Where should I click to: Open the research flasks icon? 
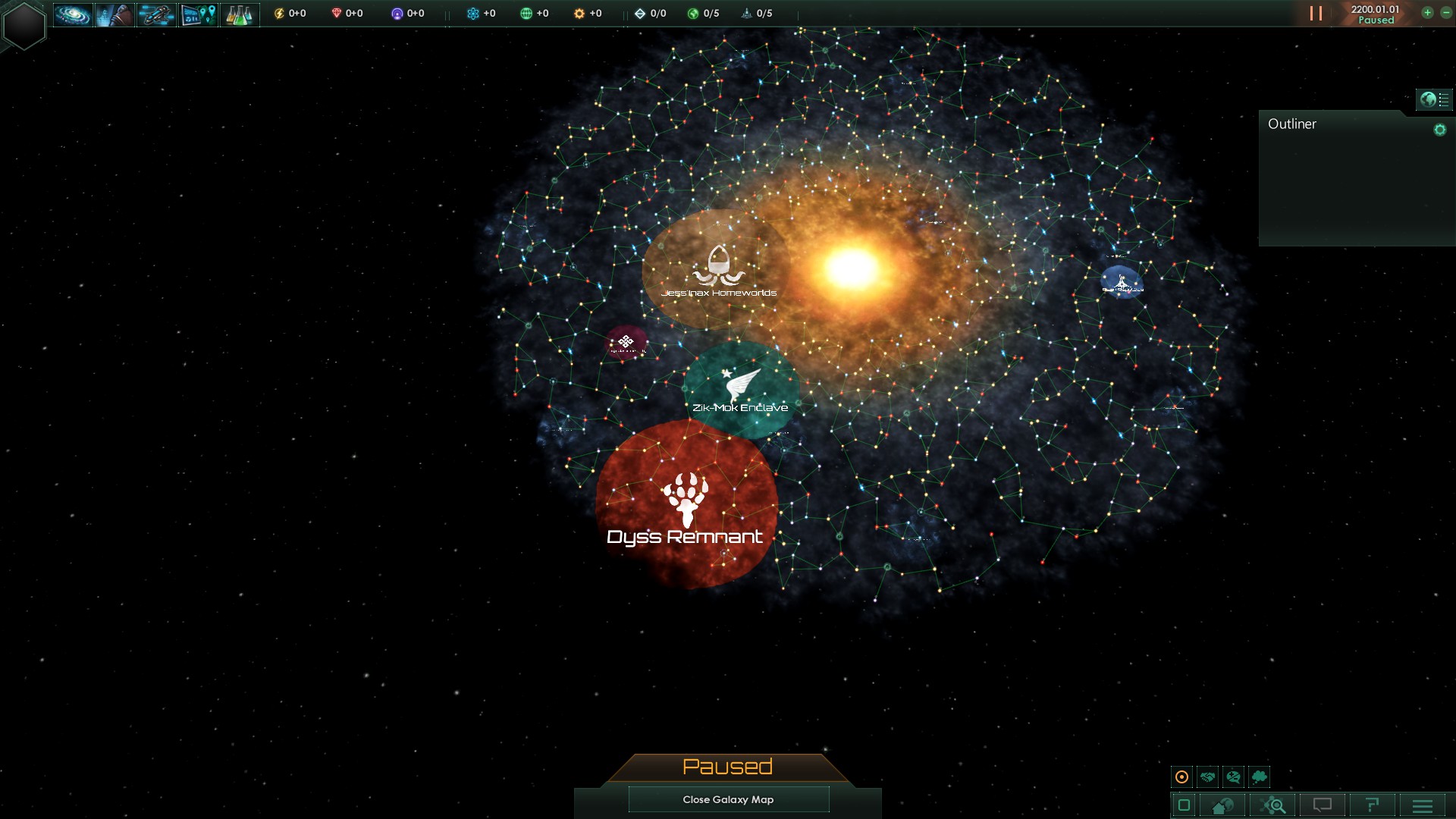(x=240, y=14)
